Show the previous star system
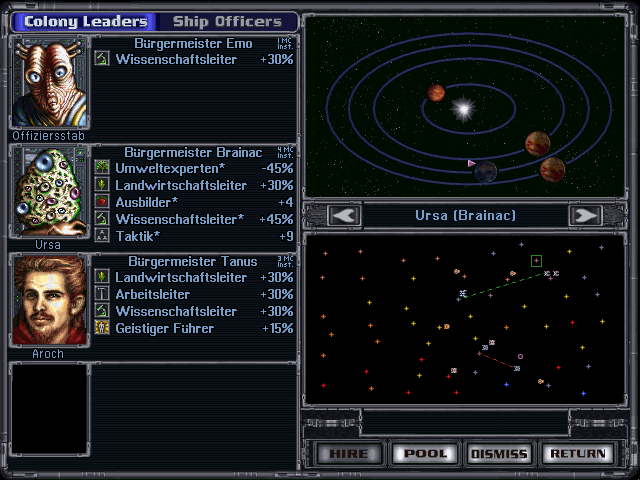Image resolution: width=640 pixels, height=480 pixels. (345, 215)
